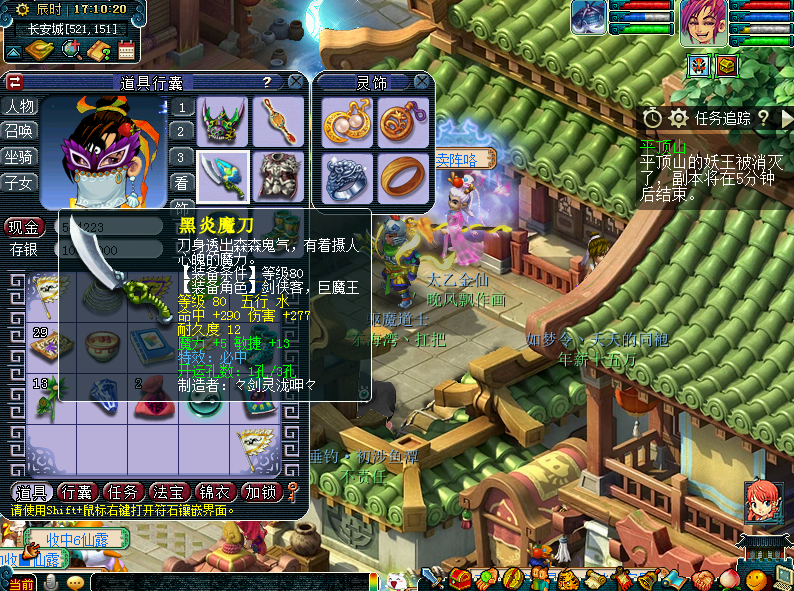
Task: Open the 人物 character tab
Action: click(x=20, y=107)
